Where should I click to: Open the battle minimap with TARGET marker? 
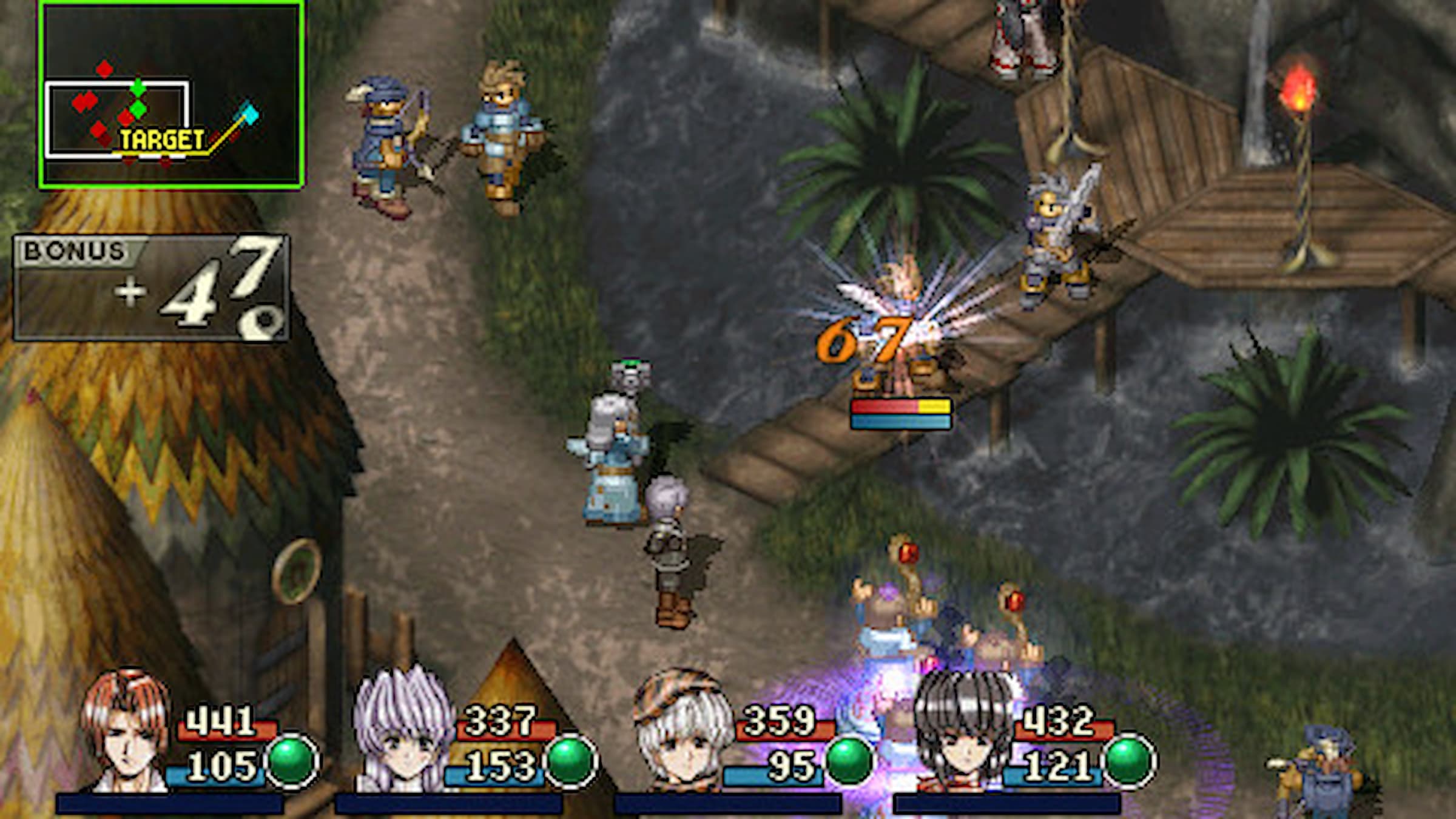(x=172, y=95)
